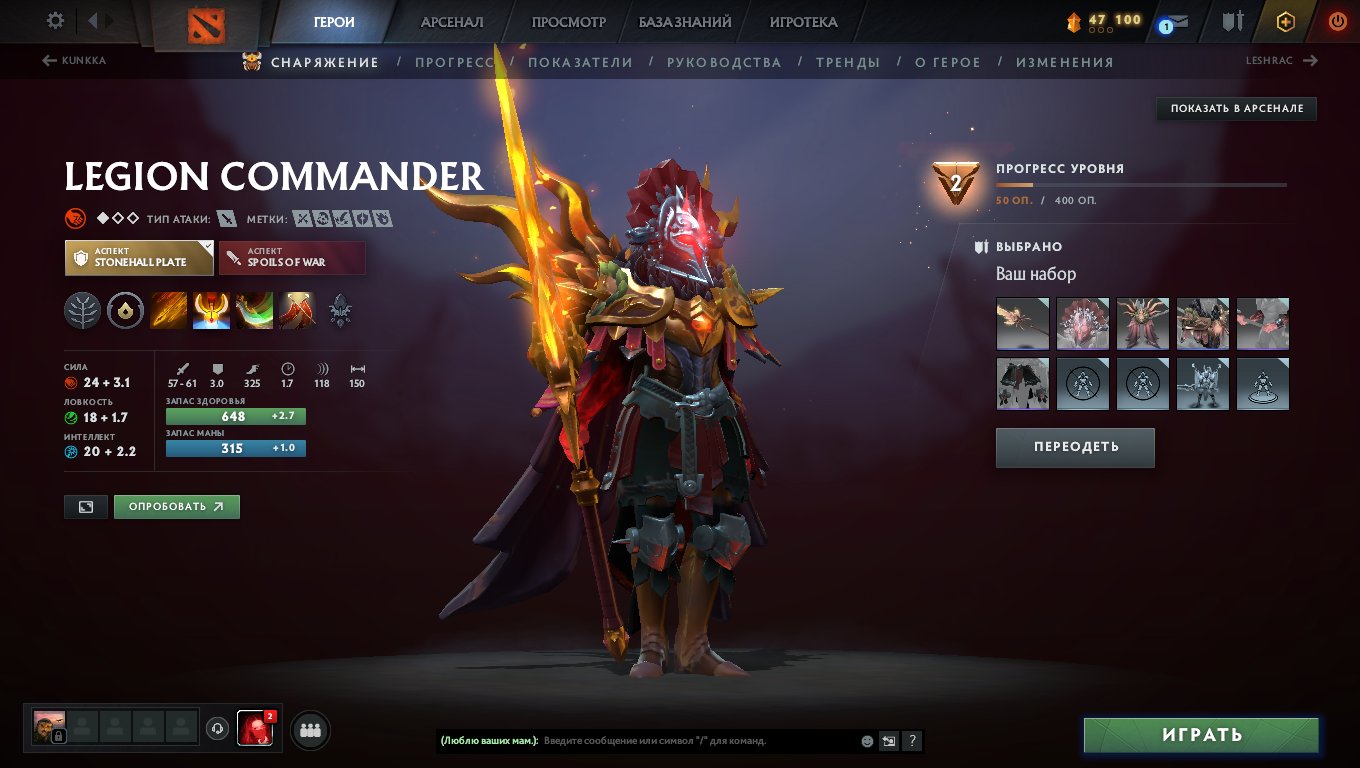Open the talent tree icon
This screenshot has width=1360, height=768.
pyautogui.click(x=83, y=310)
